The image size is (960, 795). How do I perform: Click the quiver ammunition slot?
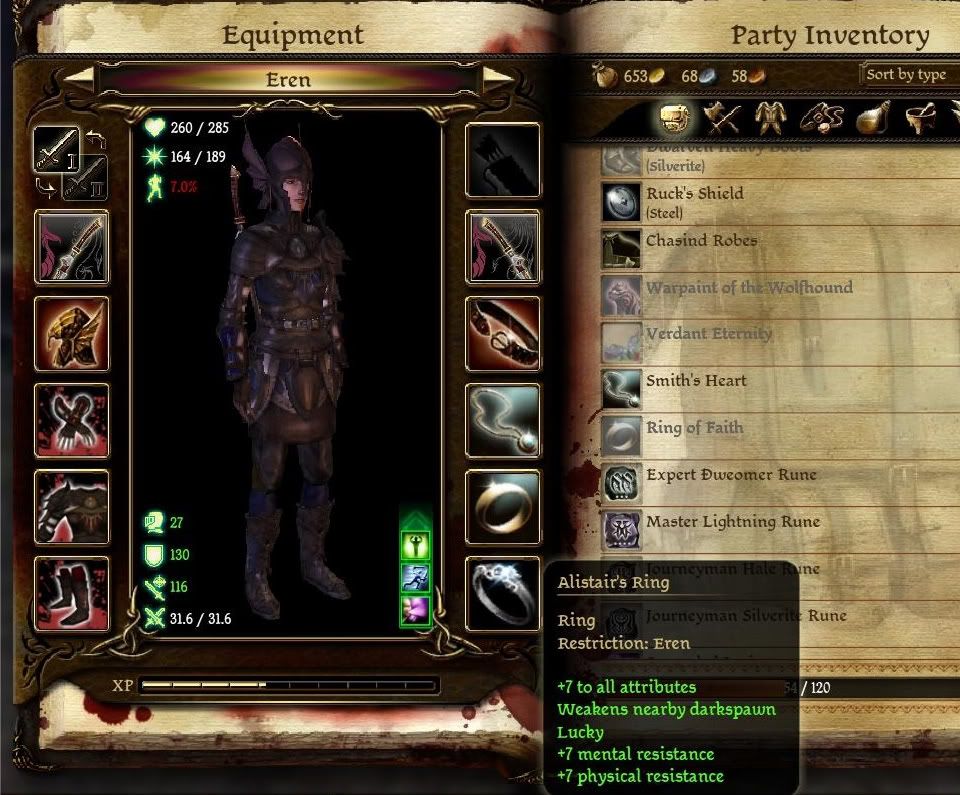(503, 160)
